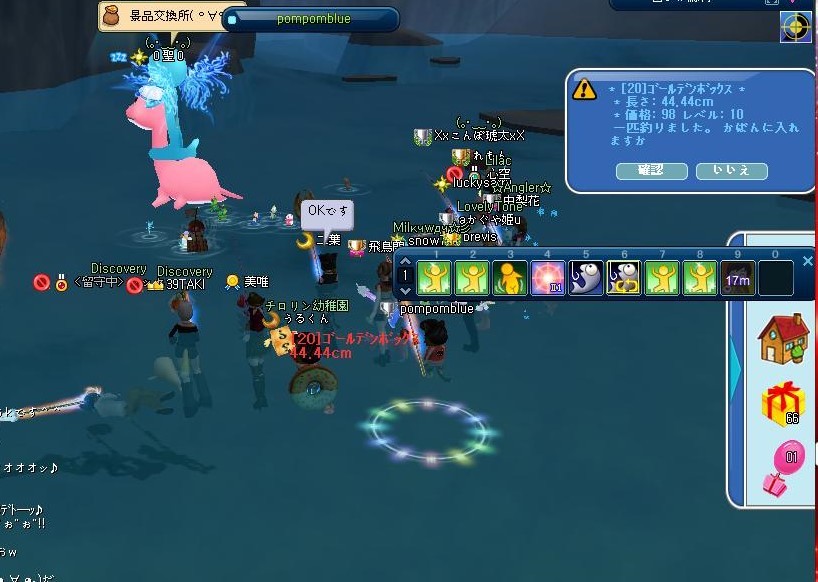Use the pink burst skill in slot 4
The height and width of the screenshot is (582, 818).
pyautogui.click(x=546, y=277)
